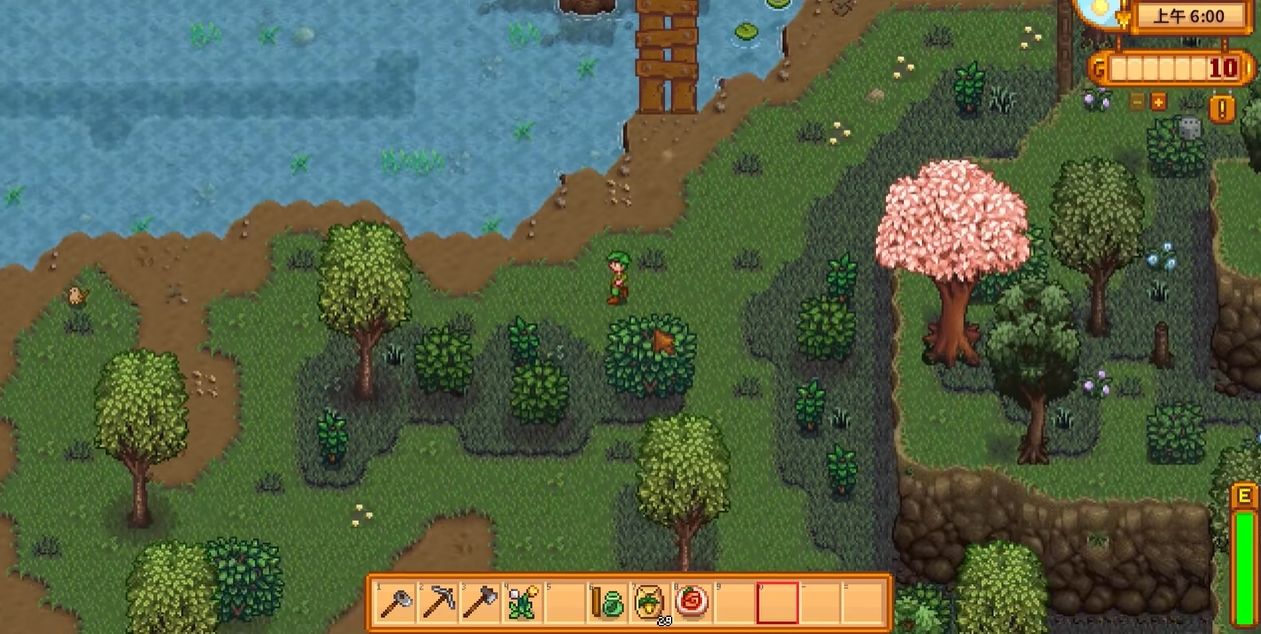This screenshot has height=634, width=1261.
Task: Select the seed bag stack of 29
Action: tap(649, 602)
